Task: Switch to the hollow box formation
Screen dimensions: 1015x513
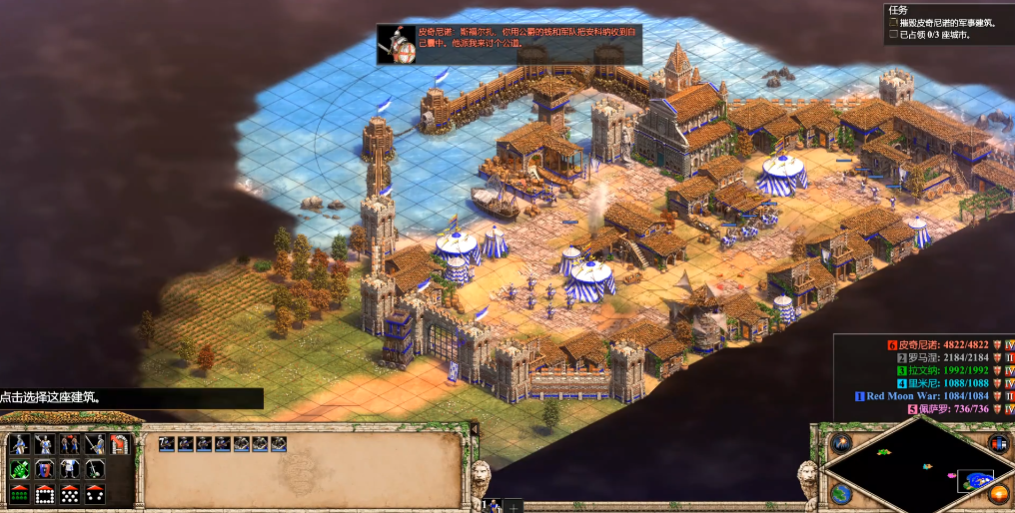Action: pyautogui.click(x=45, y=493)
